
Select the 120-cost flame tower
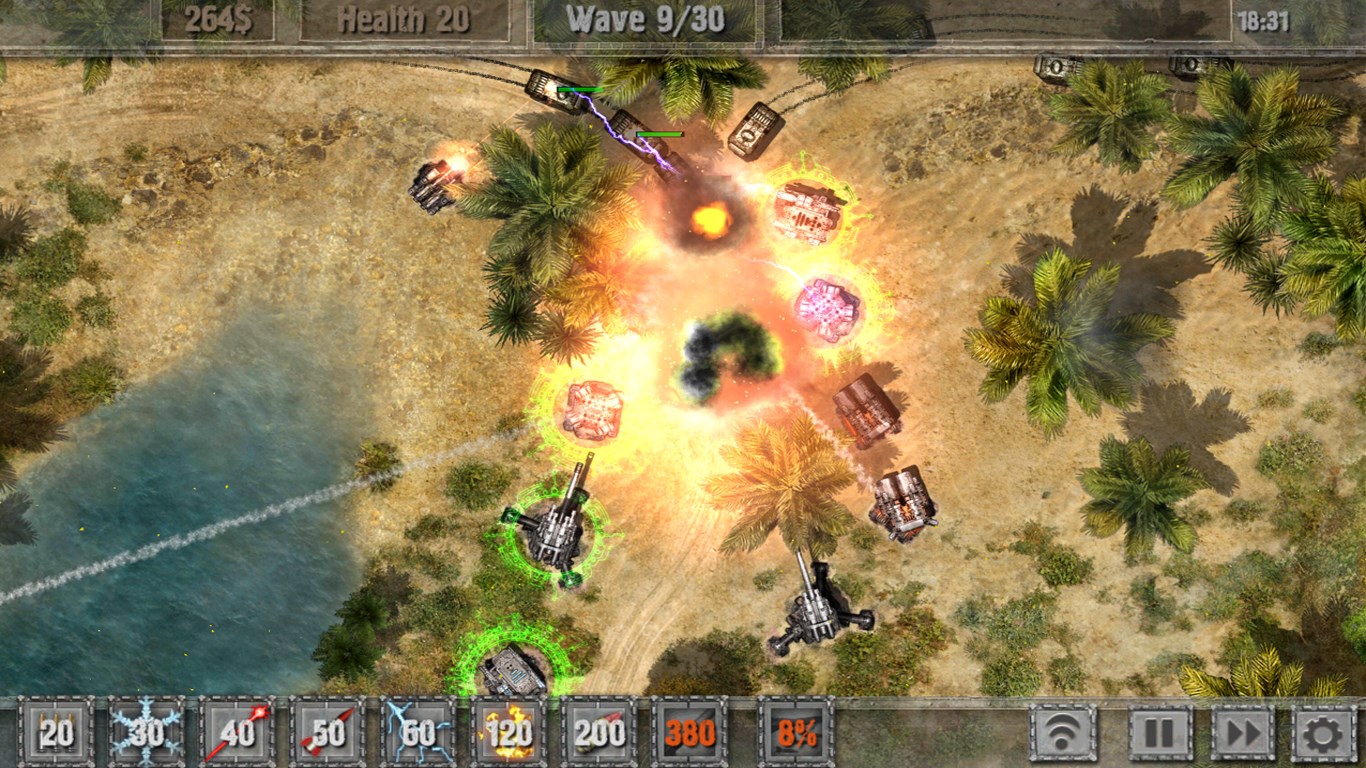[x=508, y=733]
